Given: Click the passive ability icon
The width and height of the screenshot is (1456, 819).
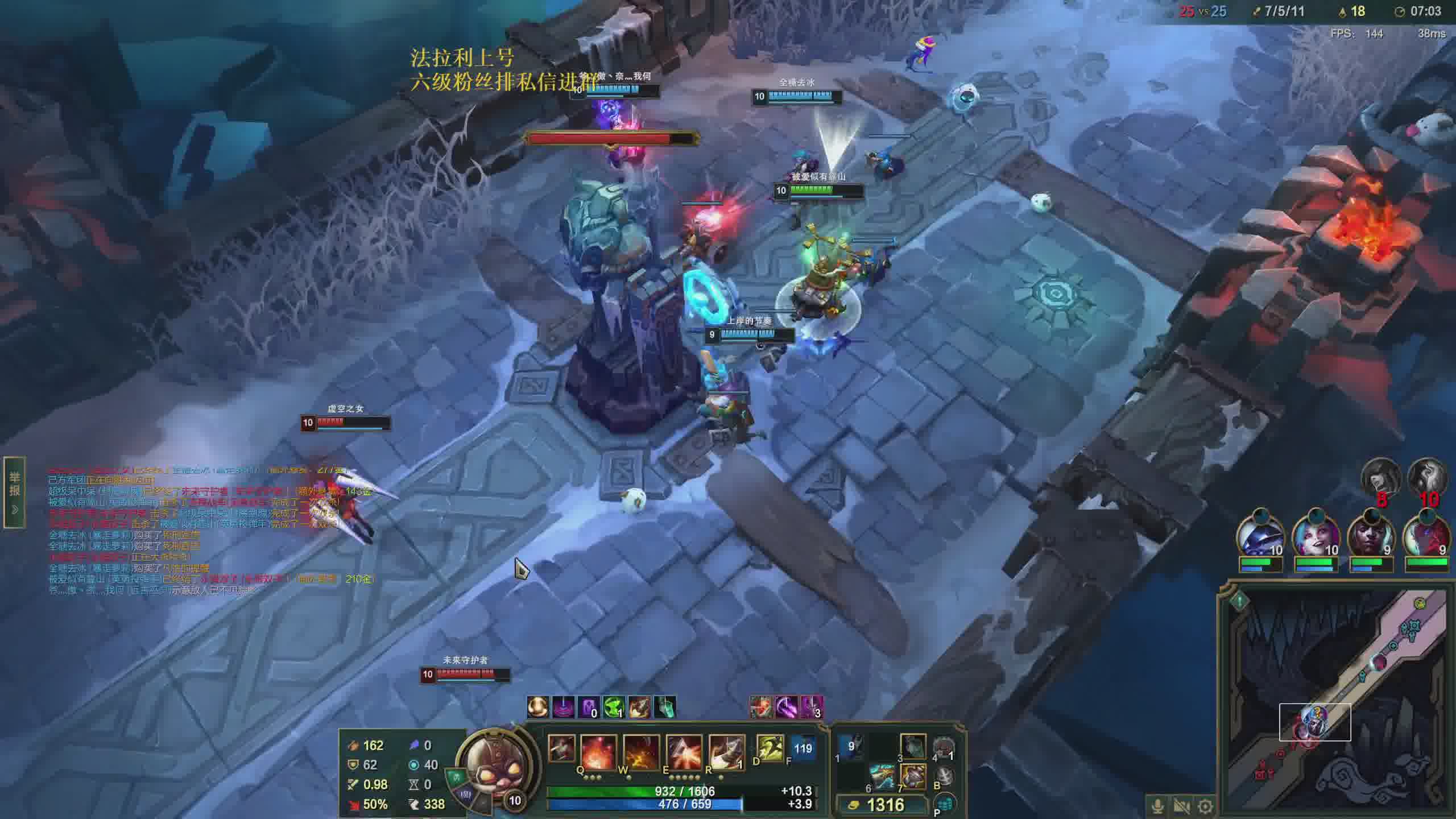Looking at the screenshot, I should [561, 748].
